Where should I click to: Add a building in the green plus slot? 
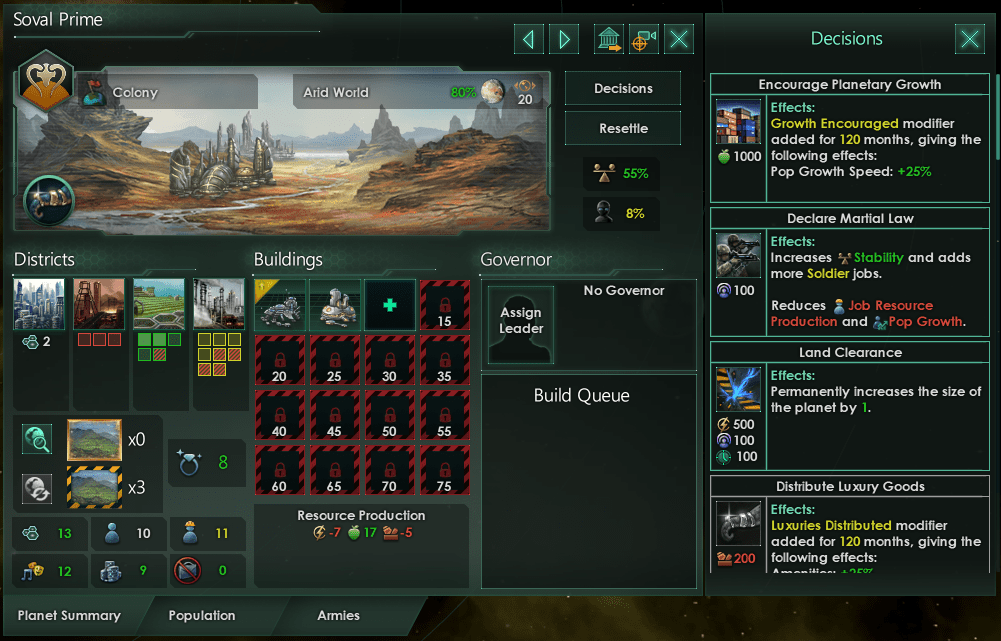pyautogui.click(x=389, y=304)
